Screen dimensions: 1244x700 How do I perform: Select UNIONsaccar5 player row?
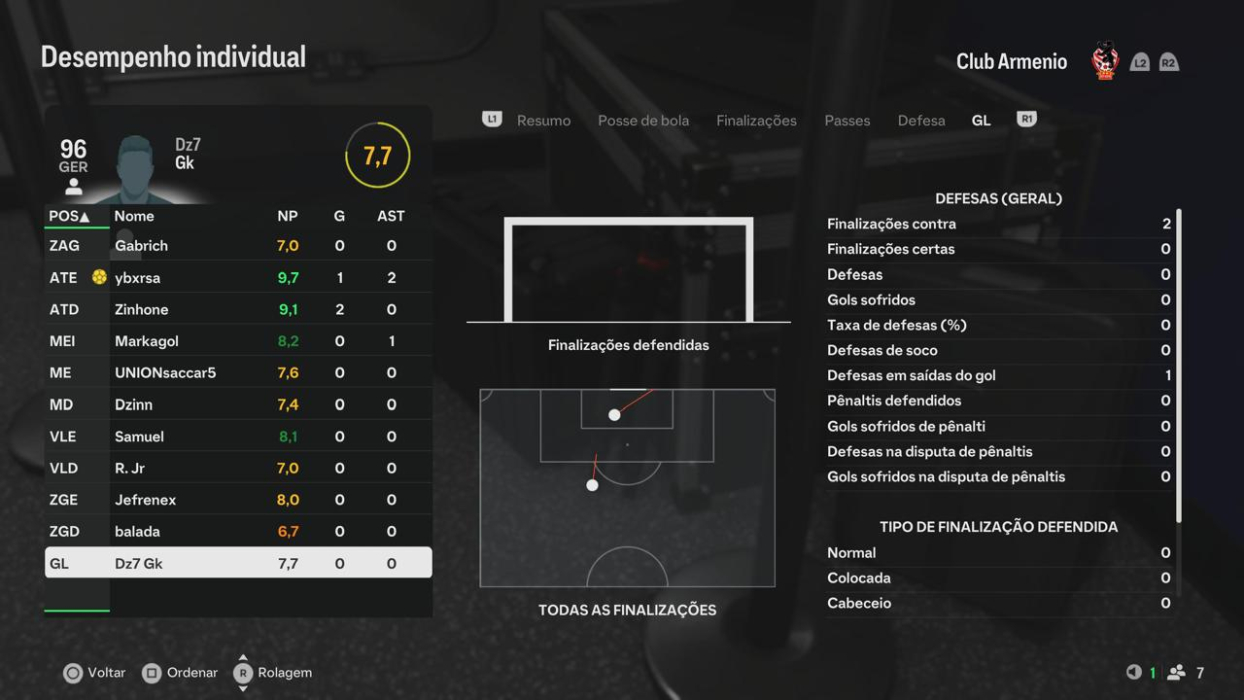[x=238, y=373]
